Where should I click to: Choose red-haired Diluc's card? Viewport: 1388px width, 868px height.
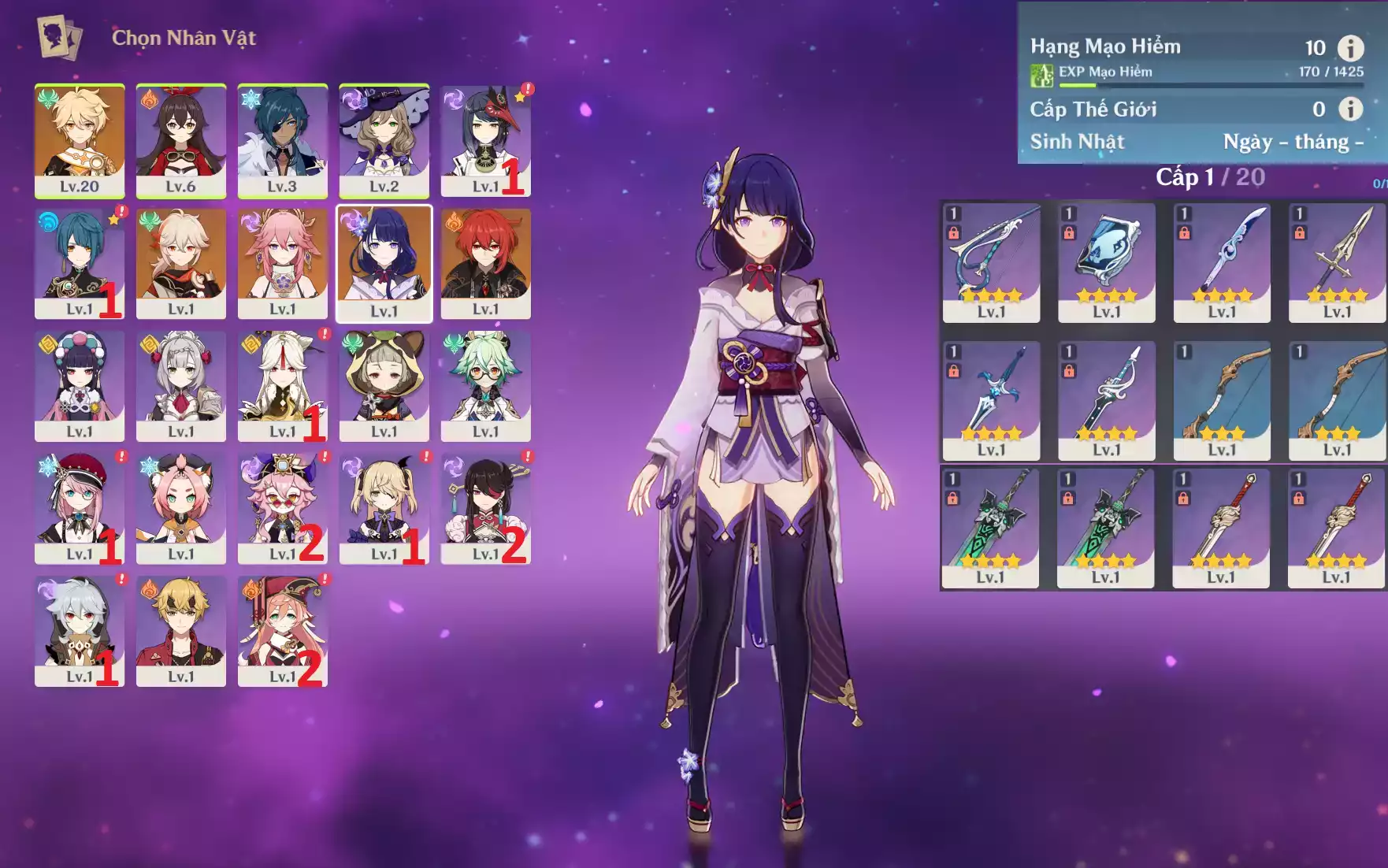point(485,263)
